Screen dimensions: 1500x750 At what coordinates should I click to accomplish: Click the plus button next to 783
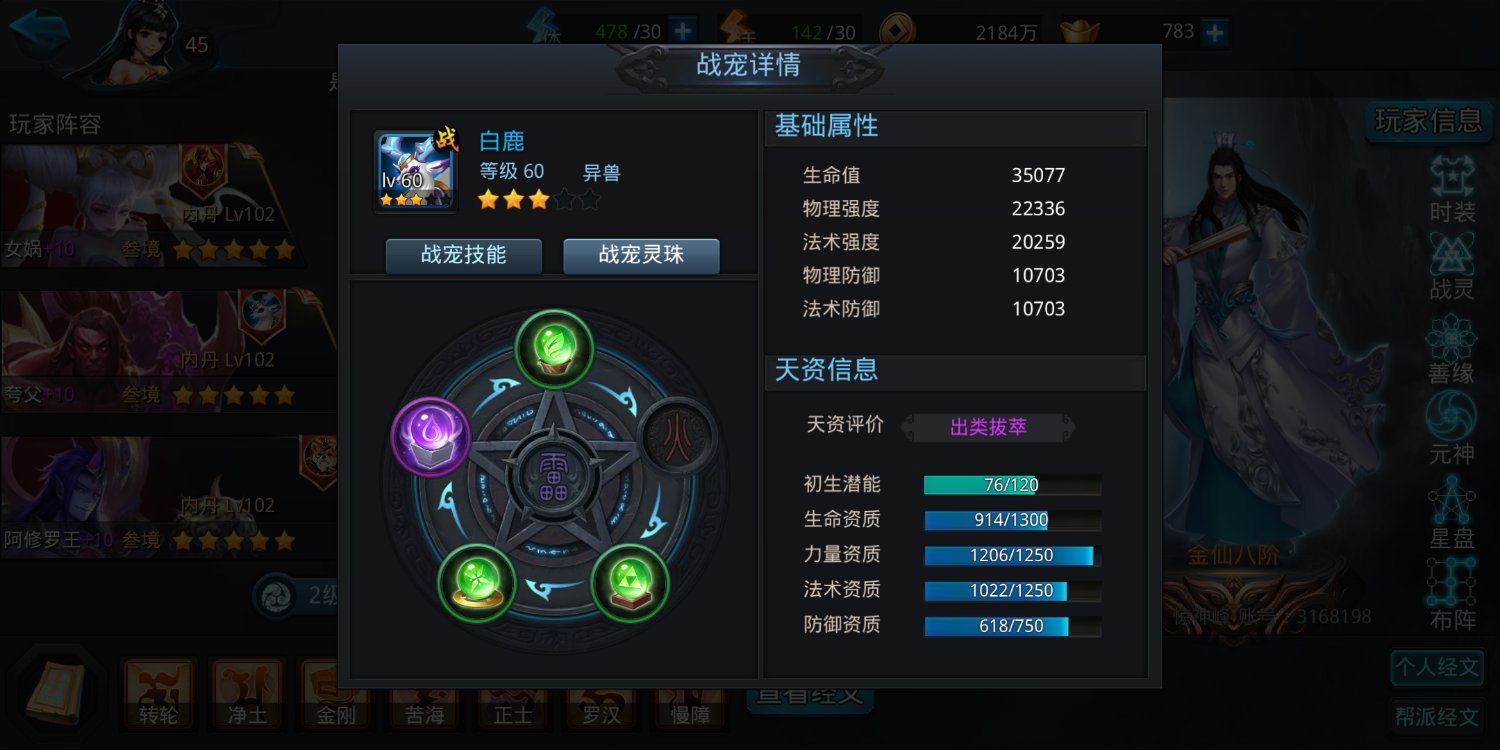click(x=1215, y=31)
